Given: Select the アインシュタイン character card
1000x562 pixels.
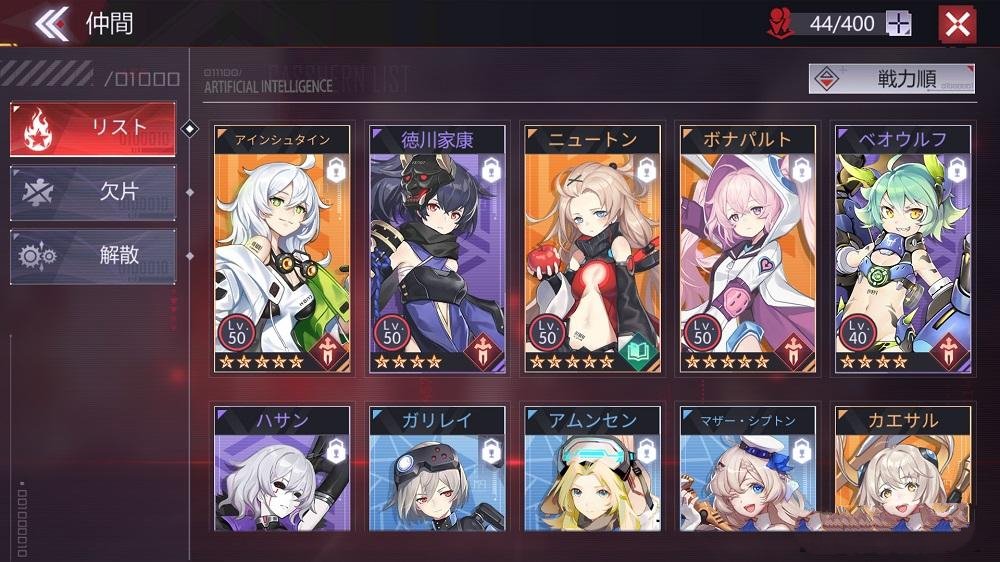Looking at the screenshot, I should coord(283,250).
